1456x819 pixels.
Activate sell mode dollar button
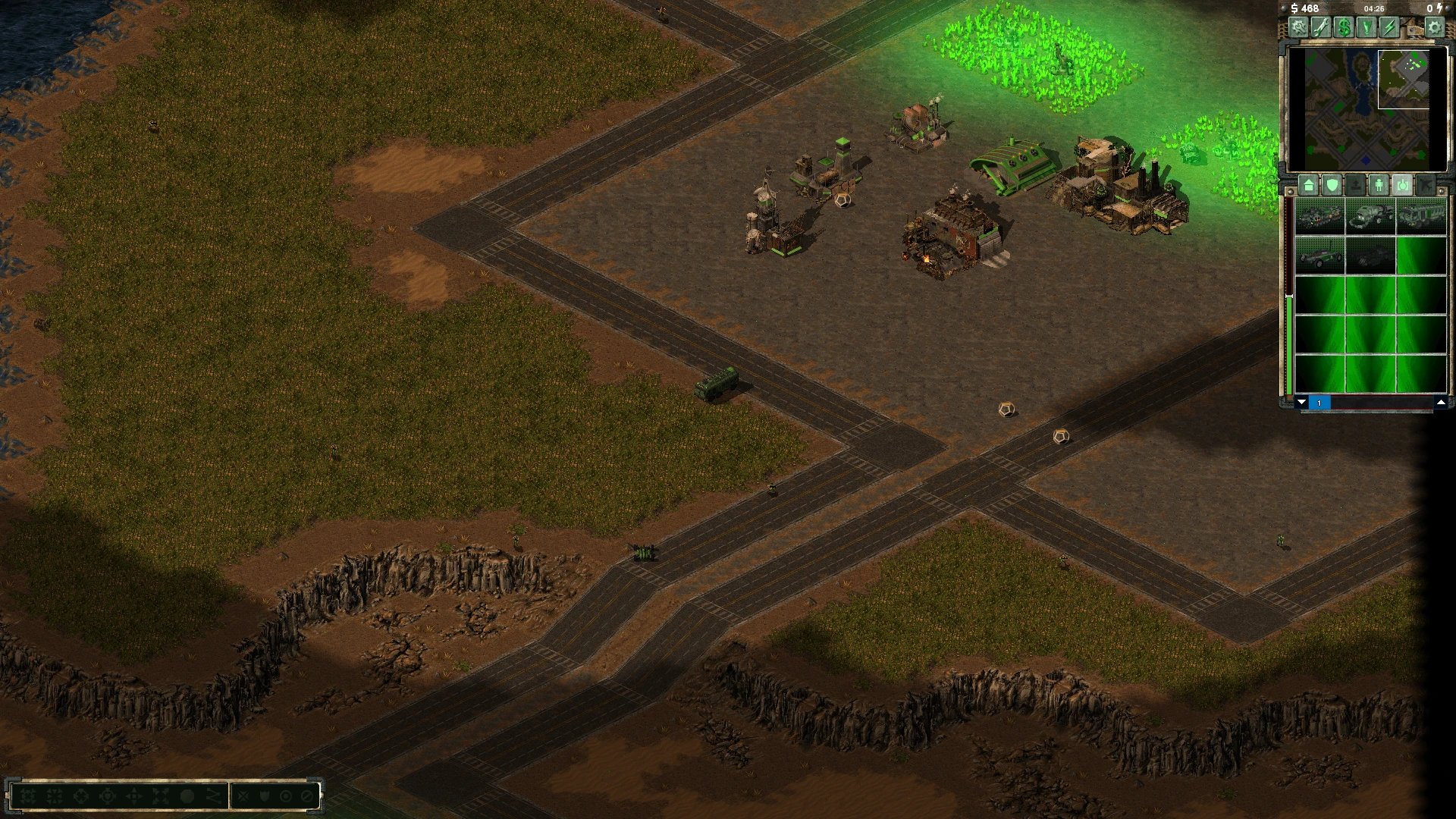click(1345, 27)
